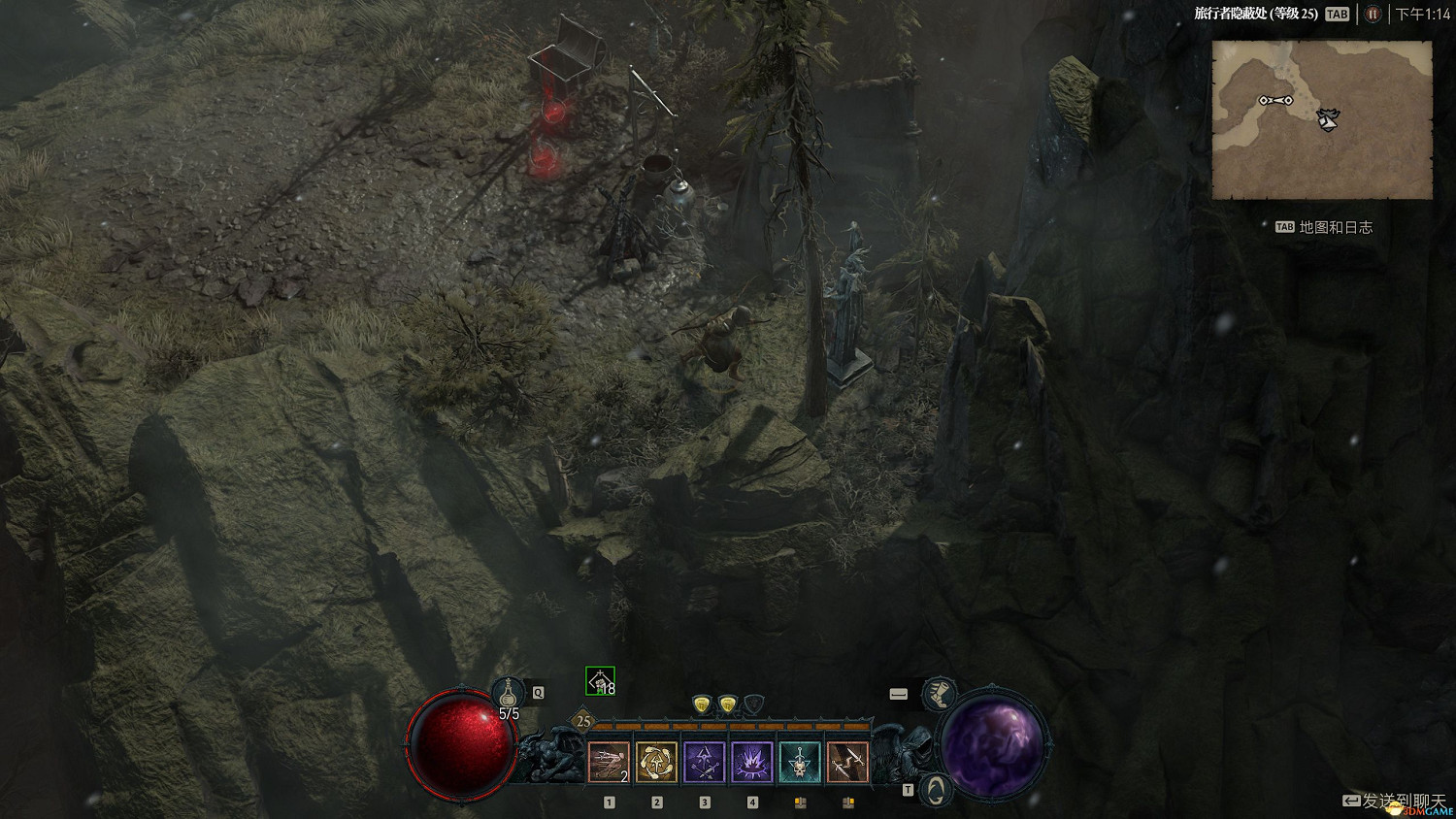Click the round red emblem near clock
Screen dimensions: 1456x819
(1373, 15)
